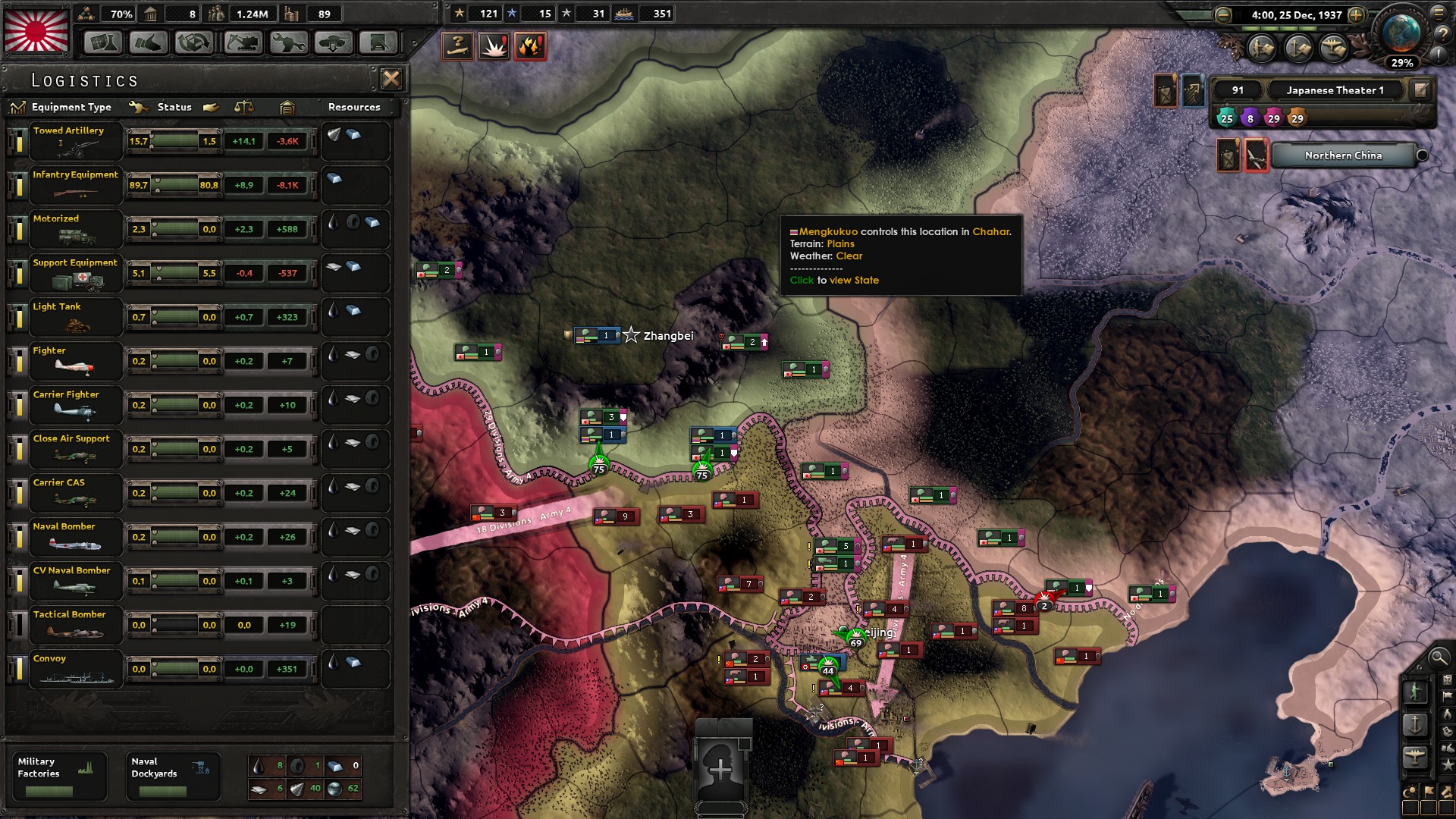Open Recruit and Deploy with the tank icon
This screenshot has height=819, width=1456.
334,43
